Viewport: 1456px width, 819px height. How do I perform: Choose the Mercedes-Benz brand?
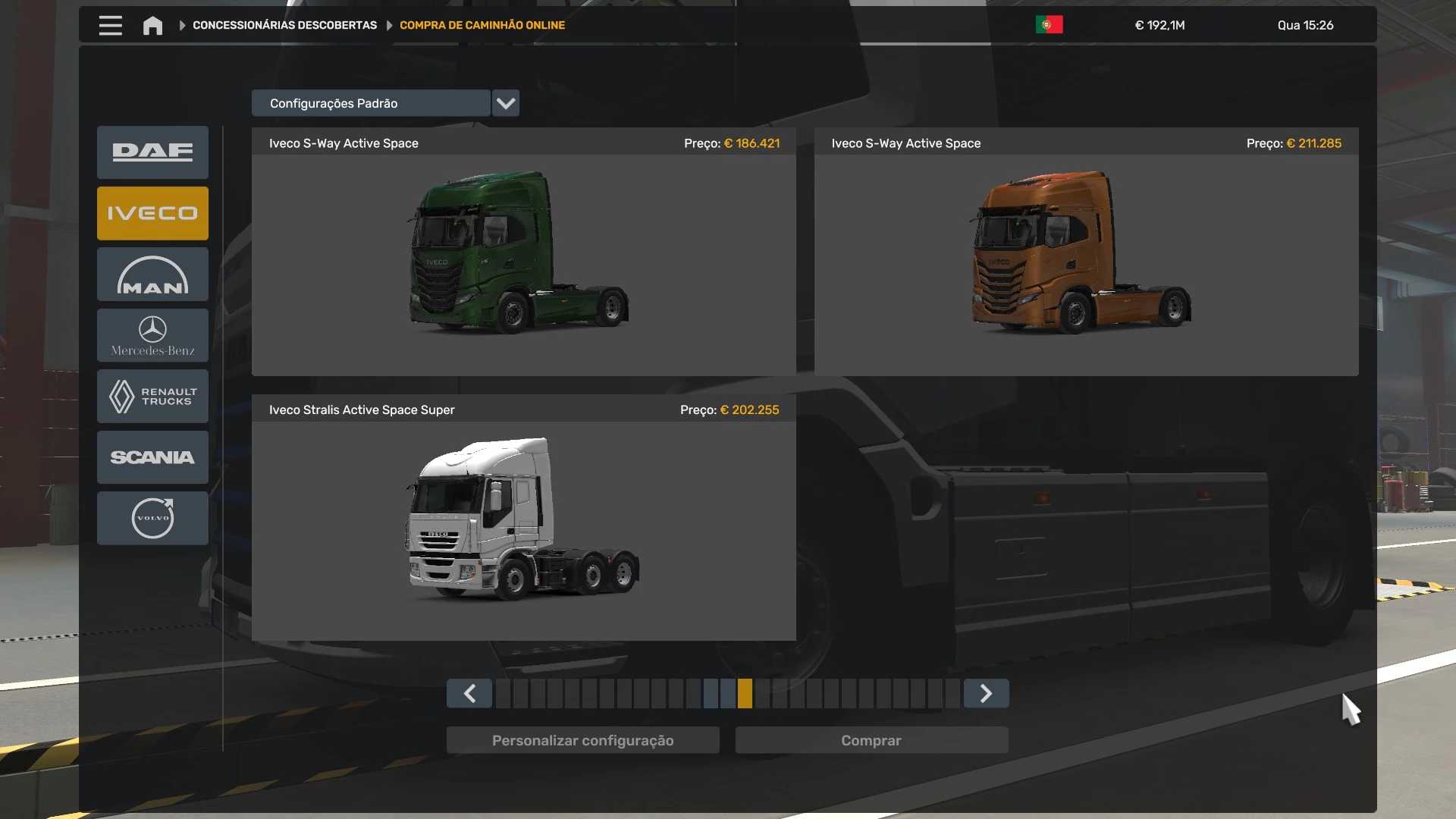(x=152, y=335)
